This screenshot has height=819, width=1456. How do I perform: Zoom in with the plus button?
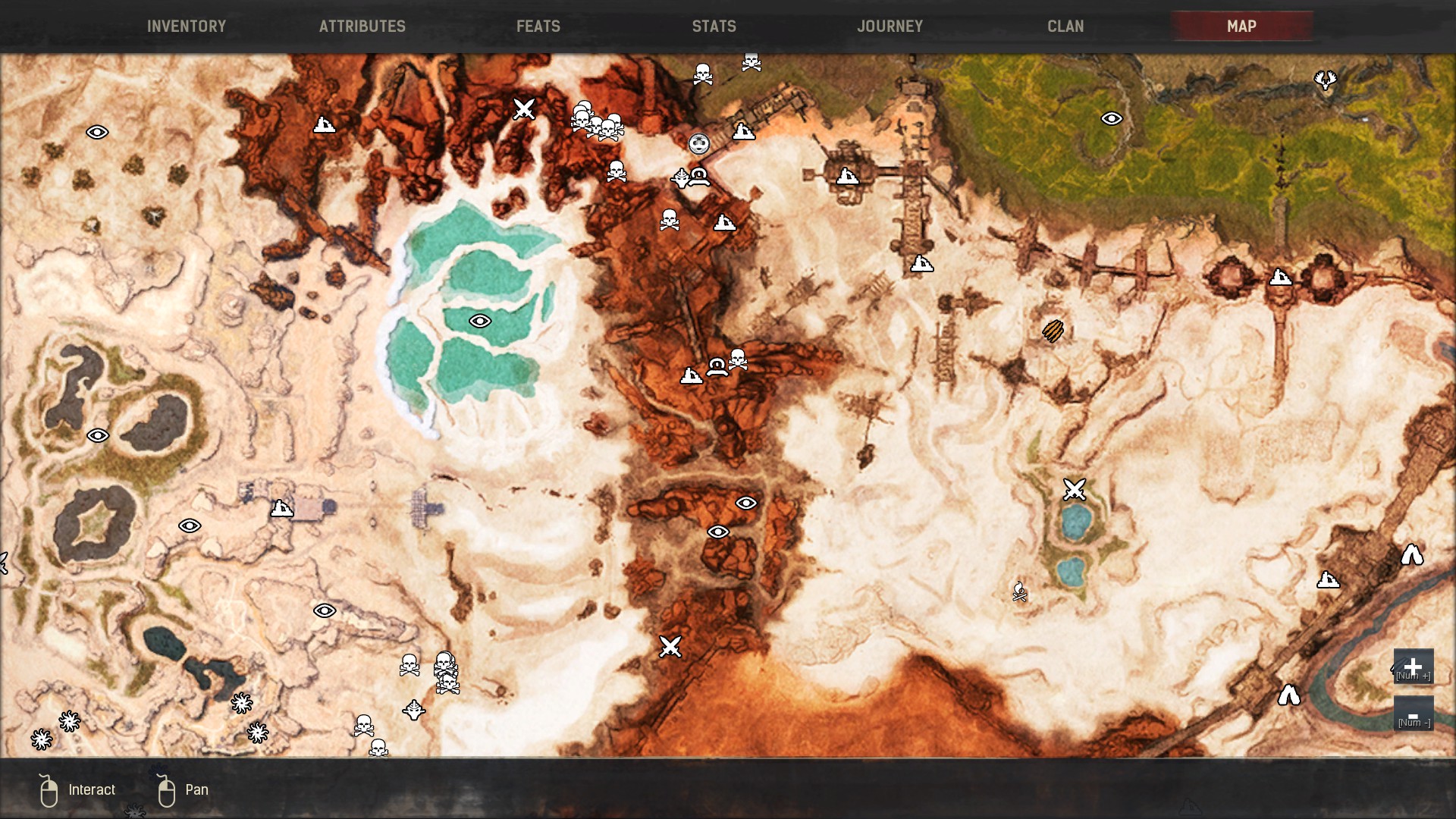tap(1413, 667)
